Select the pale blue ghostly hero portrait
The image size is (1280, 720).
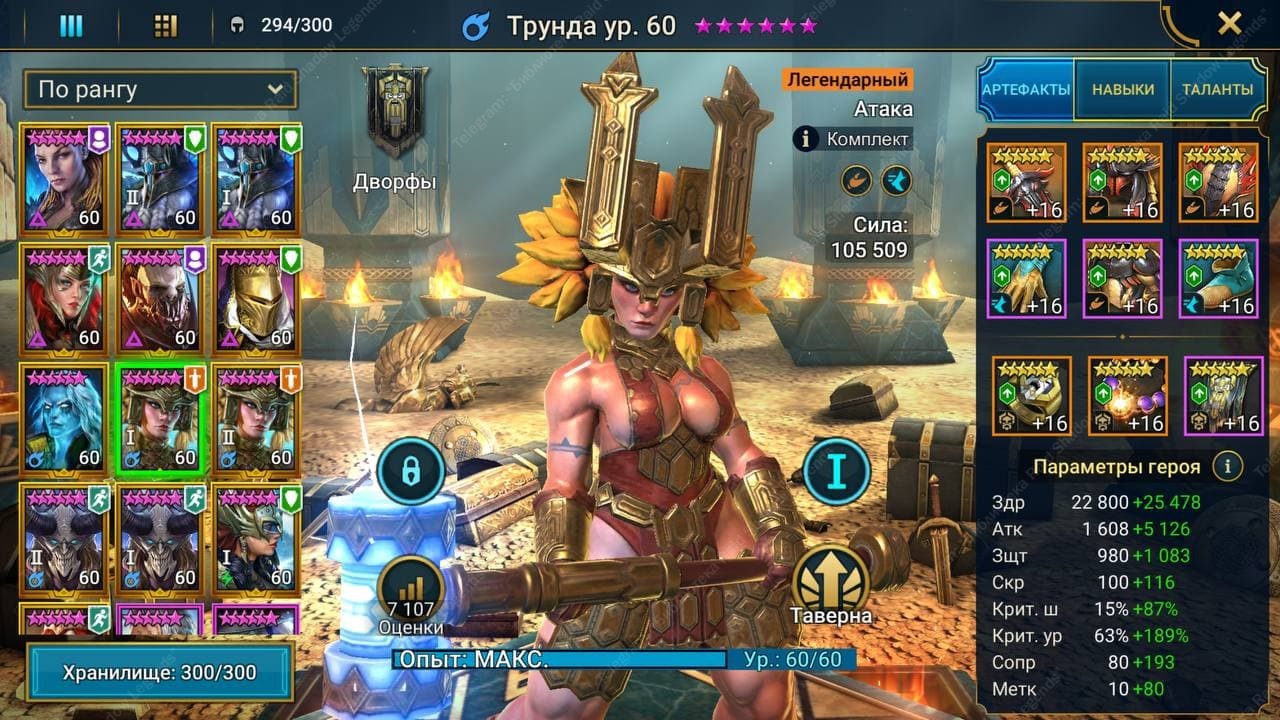64,417
